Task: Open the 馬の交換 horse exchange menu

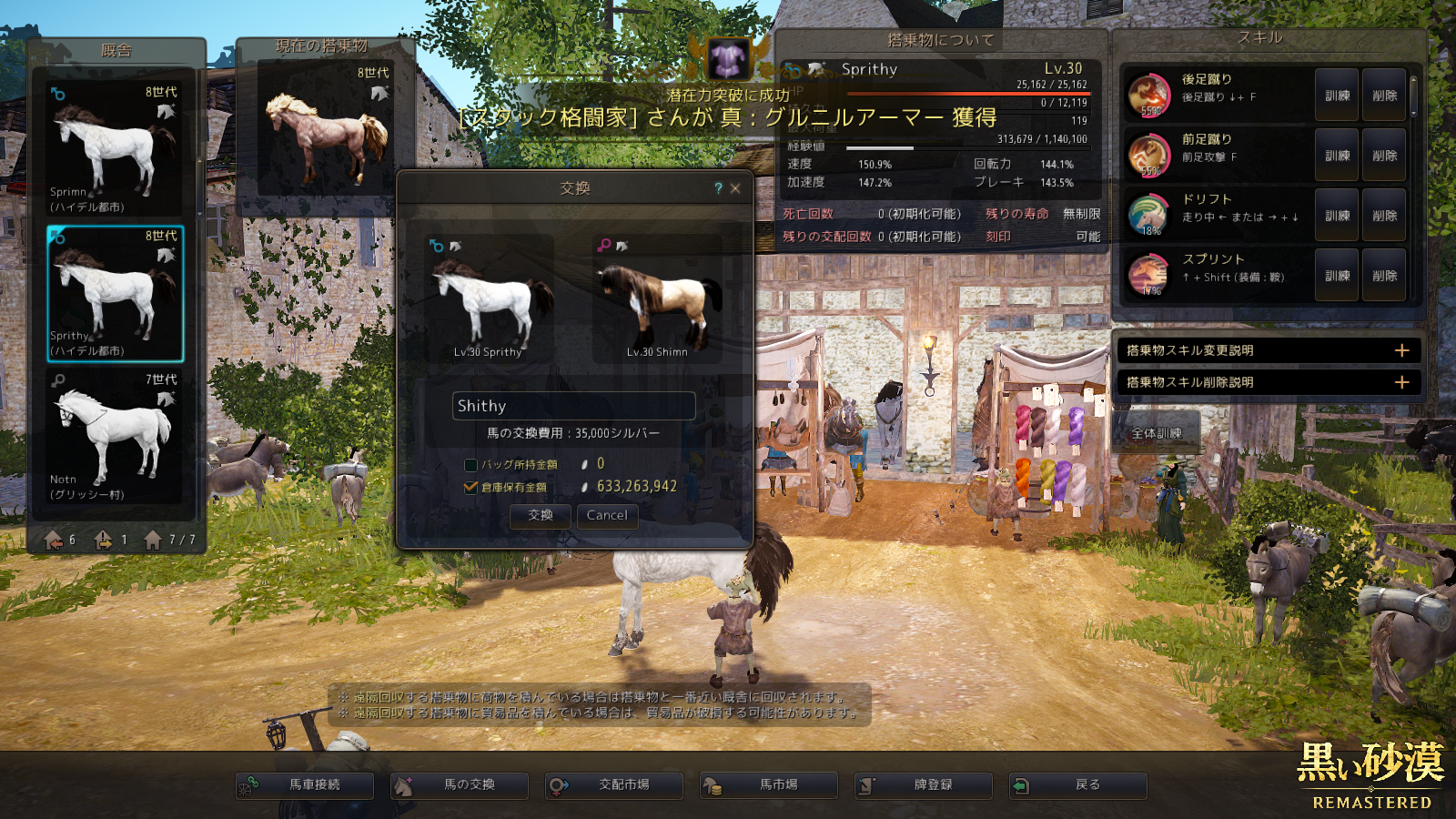Action: [x=460, y=784]
